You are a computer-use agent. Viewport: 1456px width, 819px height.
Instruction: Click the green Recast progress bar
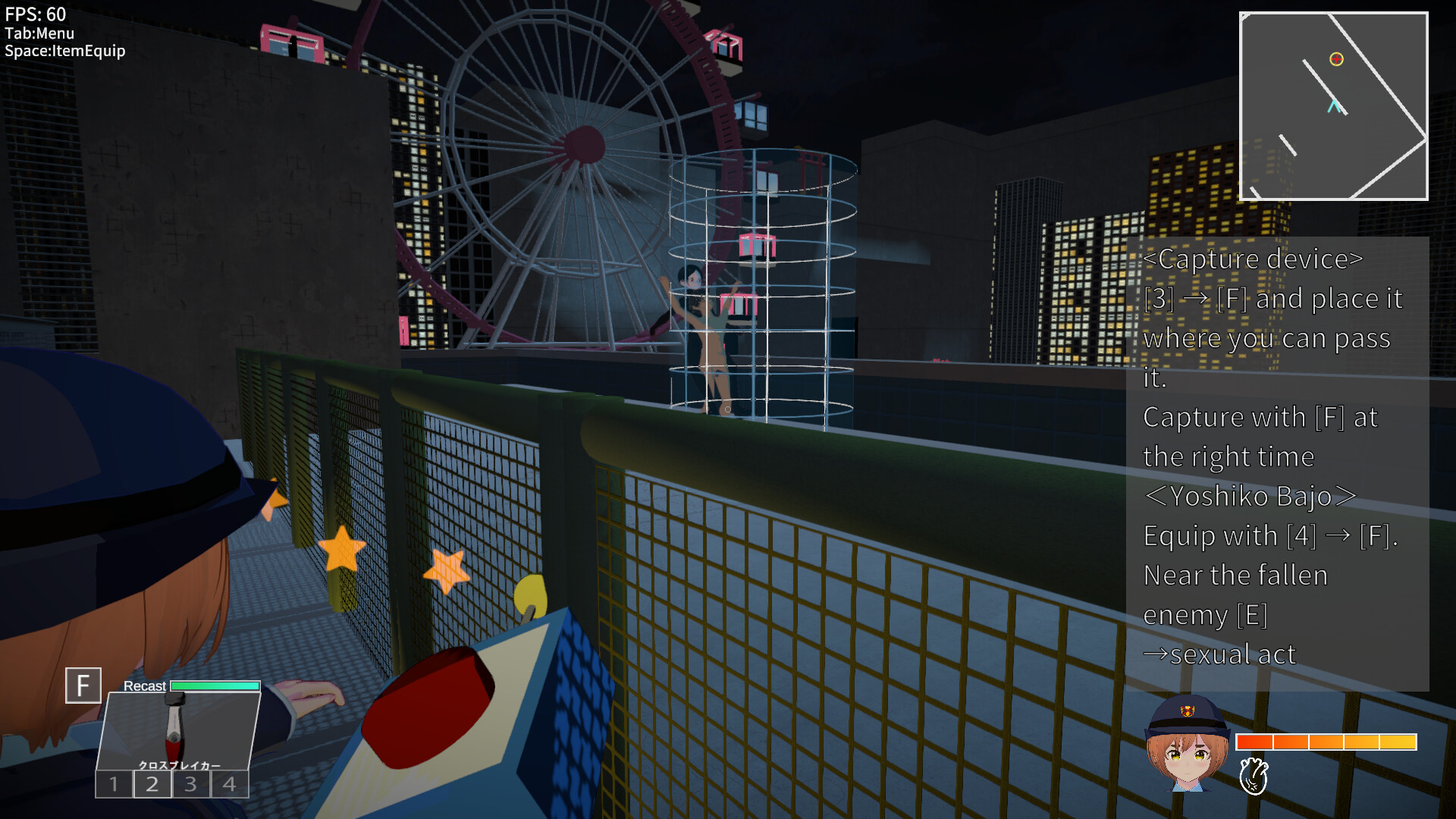click(214, 686)
